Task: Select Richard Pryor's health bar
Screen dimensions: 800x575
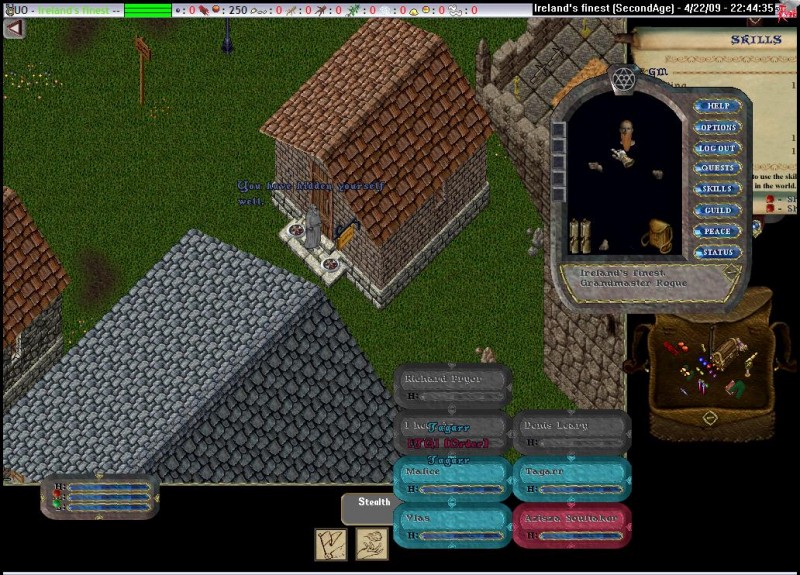Action: point(453,385)
